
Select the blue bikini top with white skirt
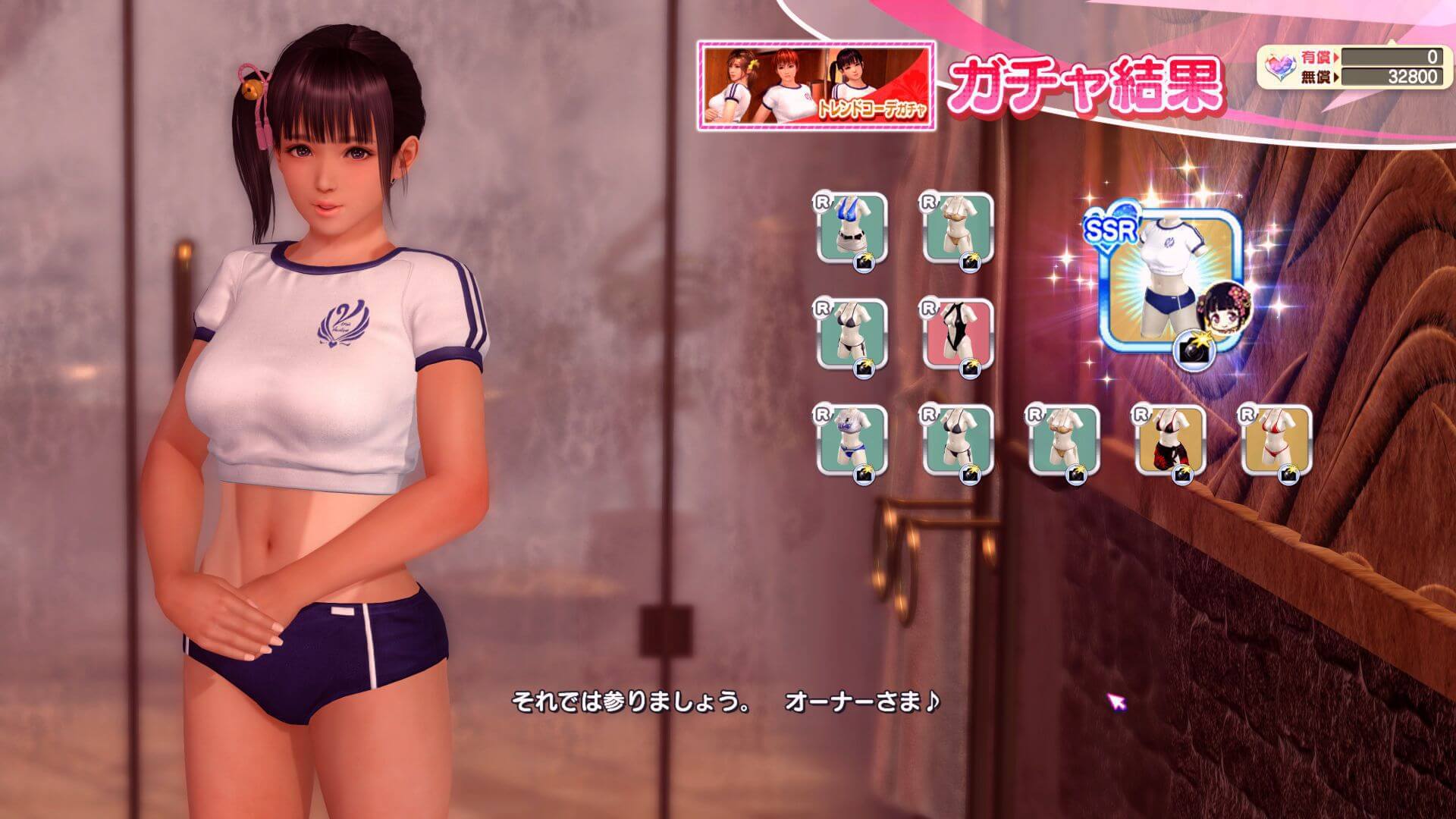(x=852, y=228)
